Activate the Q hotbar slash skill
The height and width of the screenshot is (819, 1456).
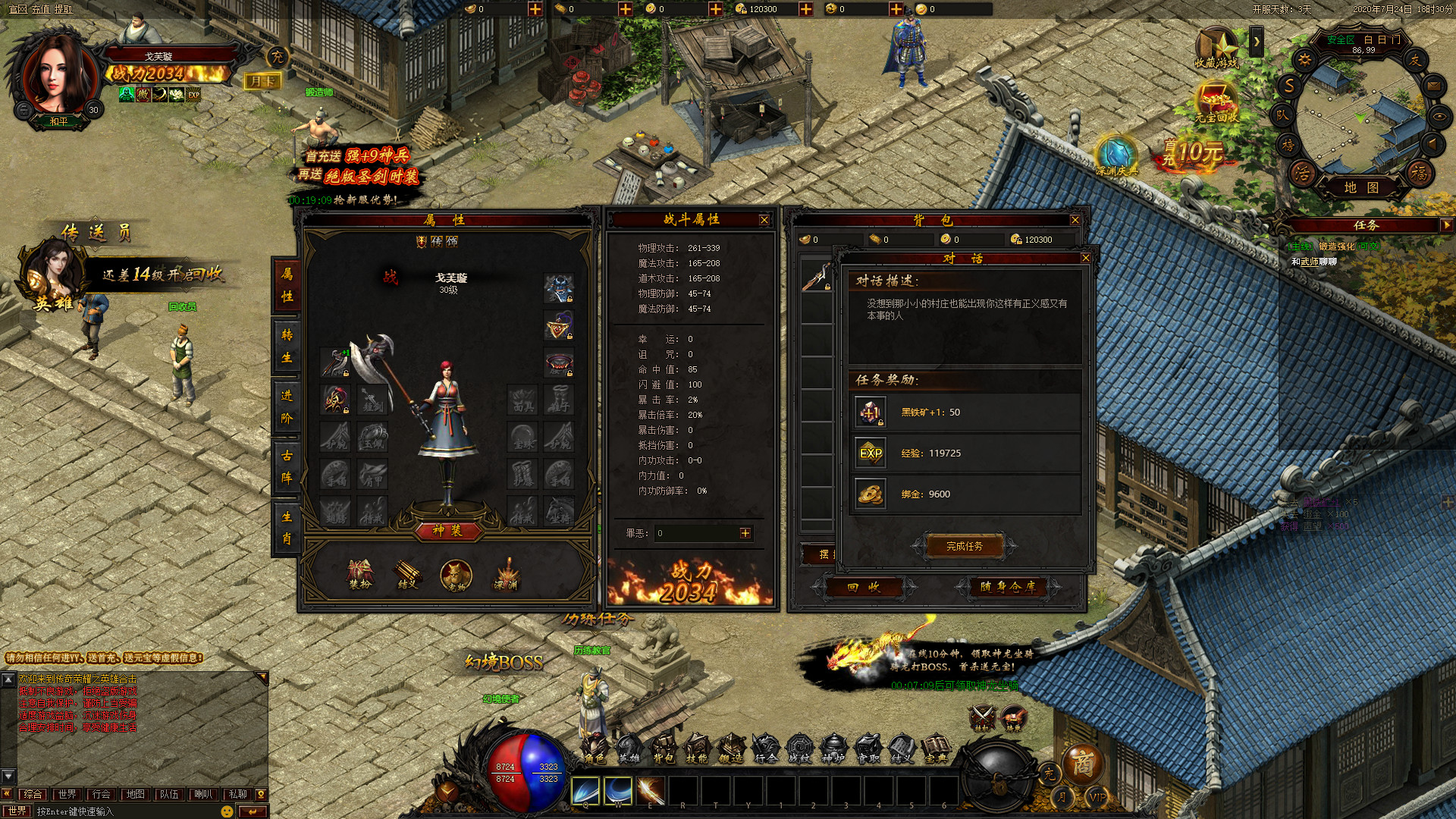click(x=585, y=791)
